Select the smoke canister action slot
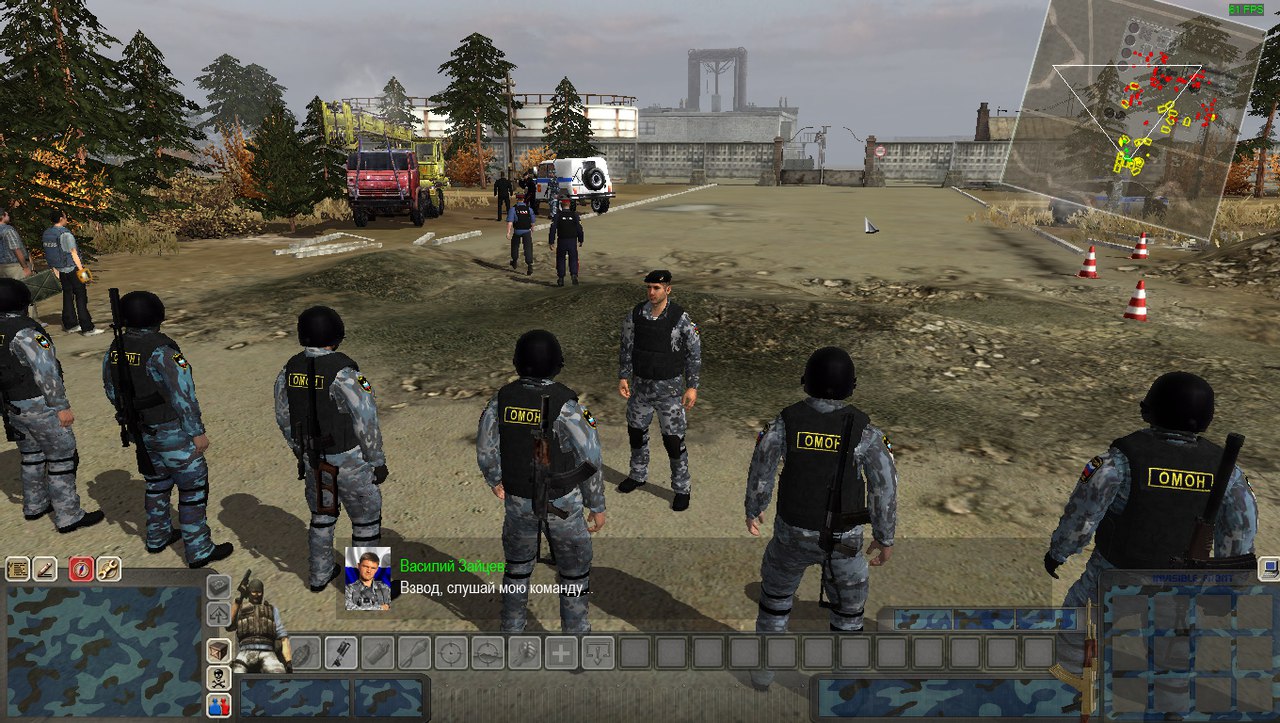 click(377, 653)
